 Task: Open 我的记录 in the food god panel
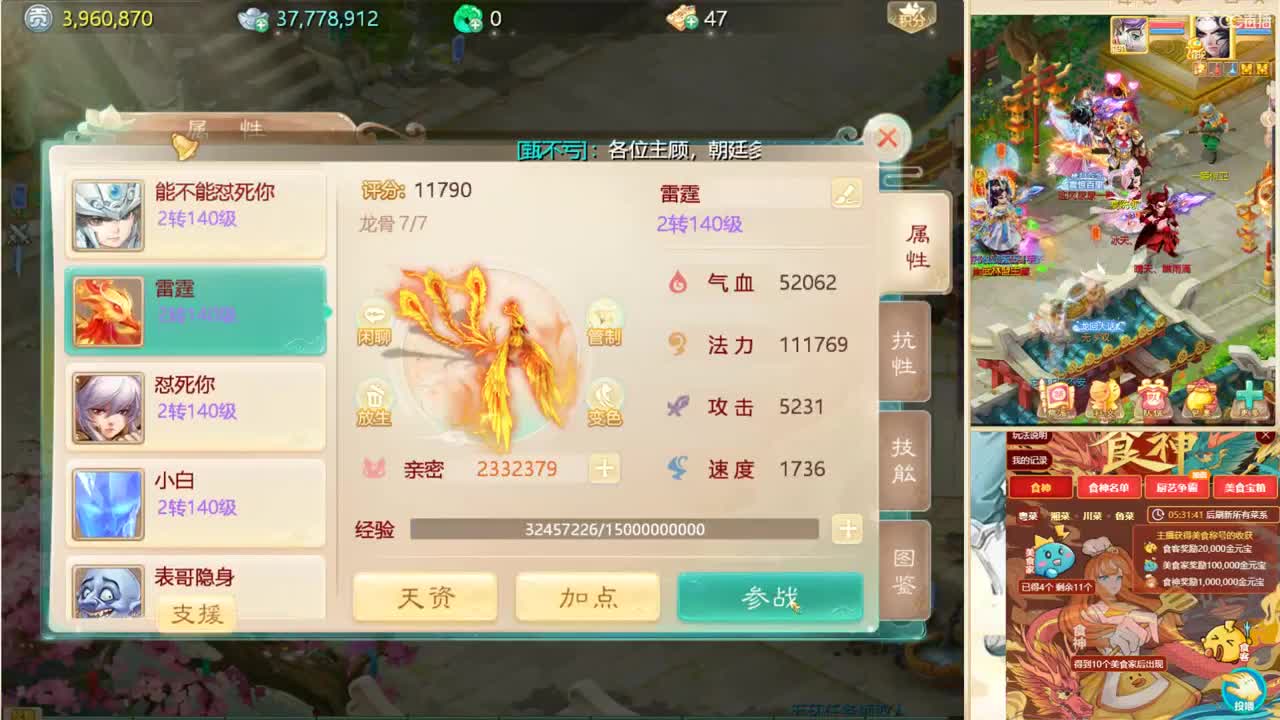pyautogui.click(x=1029, y=460)
